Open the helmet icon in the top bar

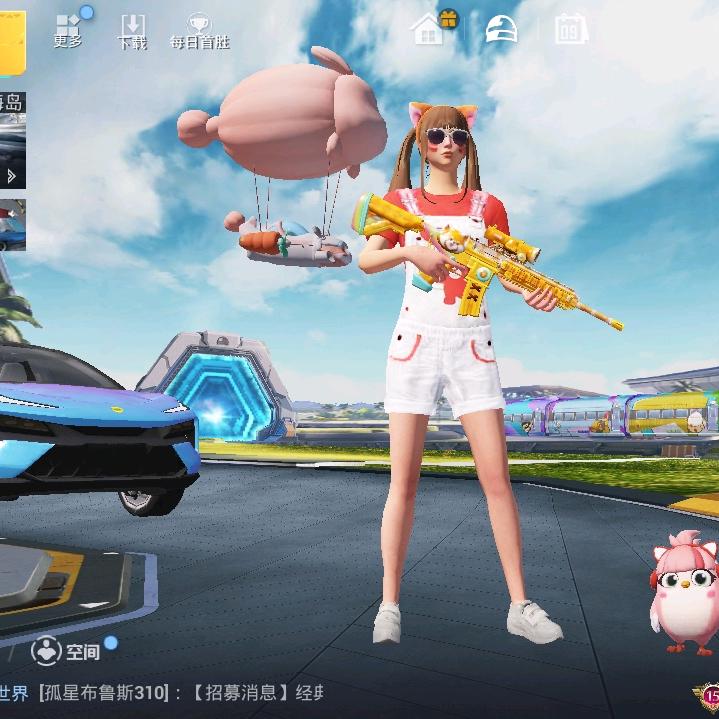click(x=501, y=29)
